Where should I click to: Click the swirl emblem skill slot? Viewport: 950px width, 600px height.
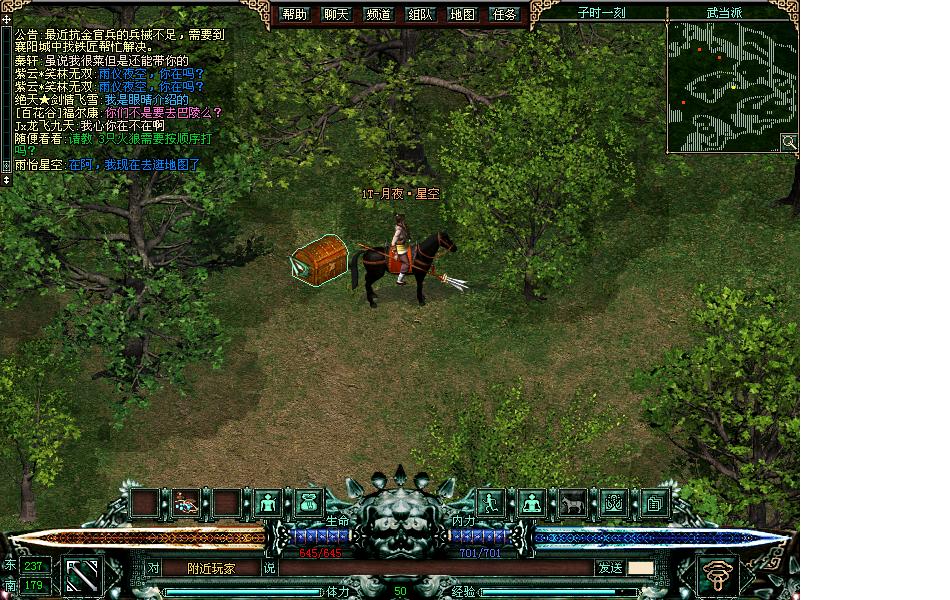[x=718, y=575]
